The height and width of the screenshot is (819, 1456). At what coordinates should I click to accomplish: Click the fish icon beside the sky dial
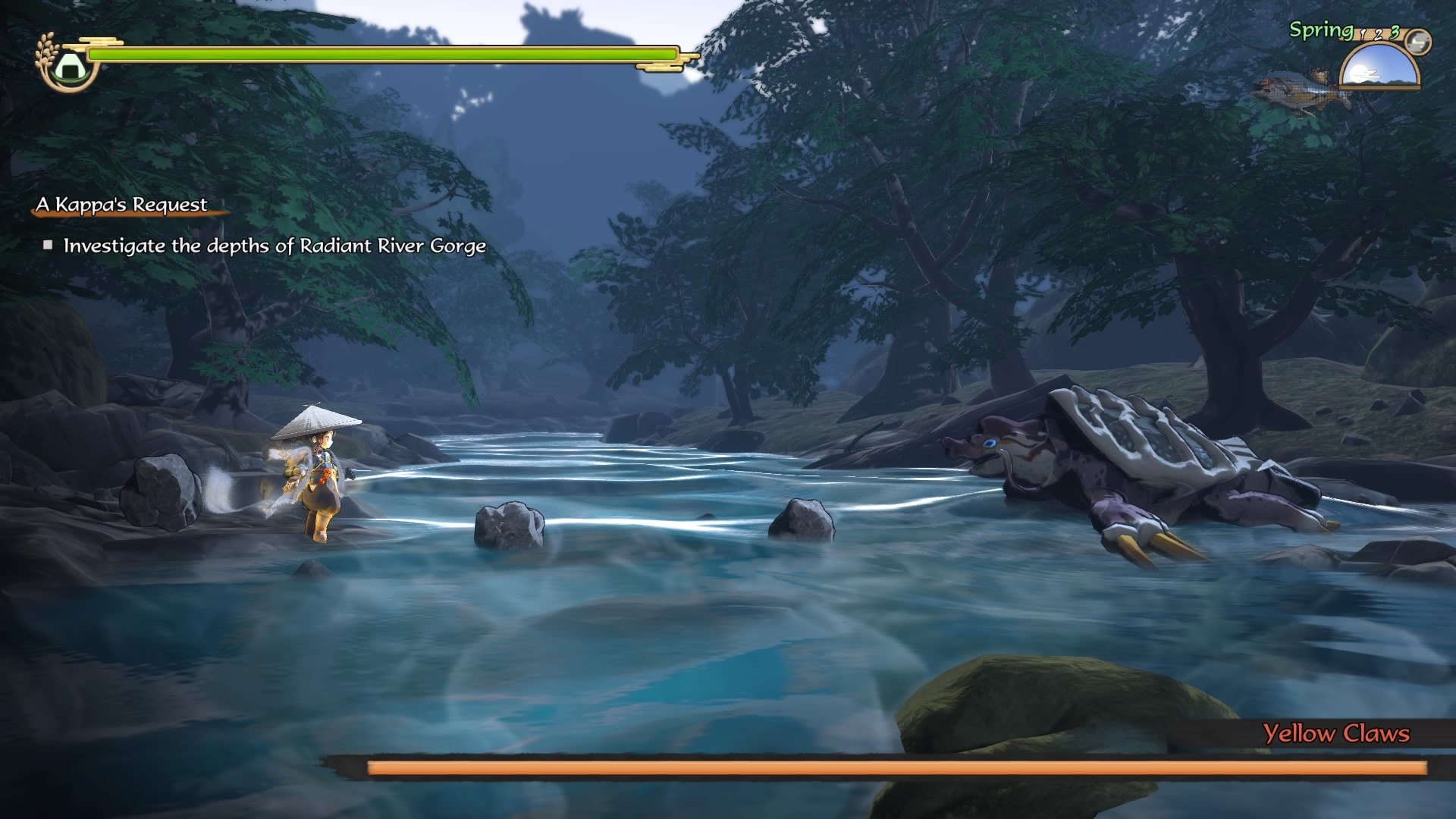tap(1298, 91)
